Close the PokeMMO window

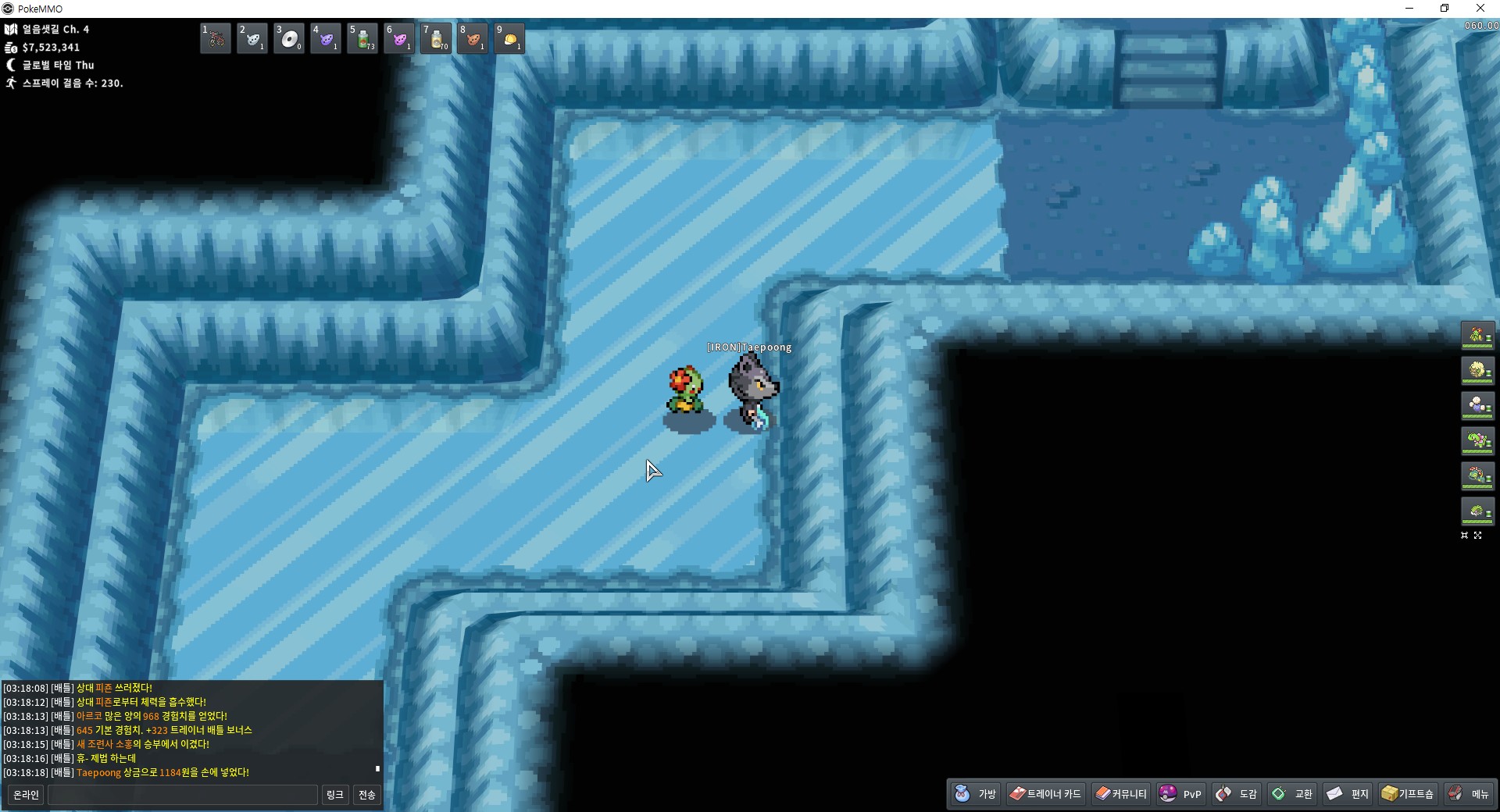tap(1480, 9)
